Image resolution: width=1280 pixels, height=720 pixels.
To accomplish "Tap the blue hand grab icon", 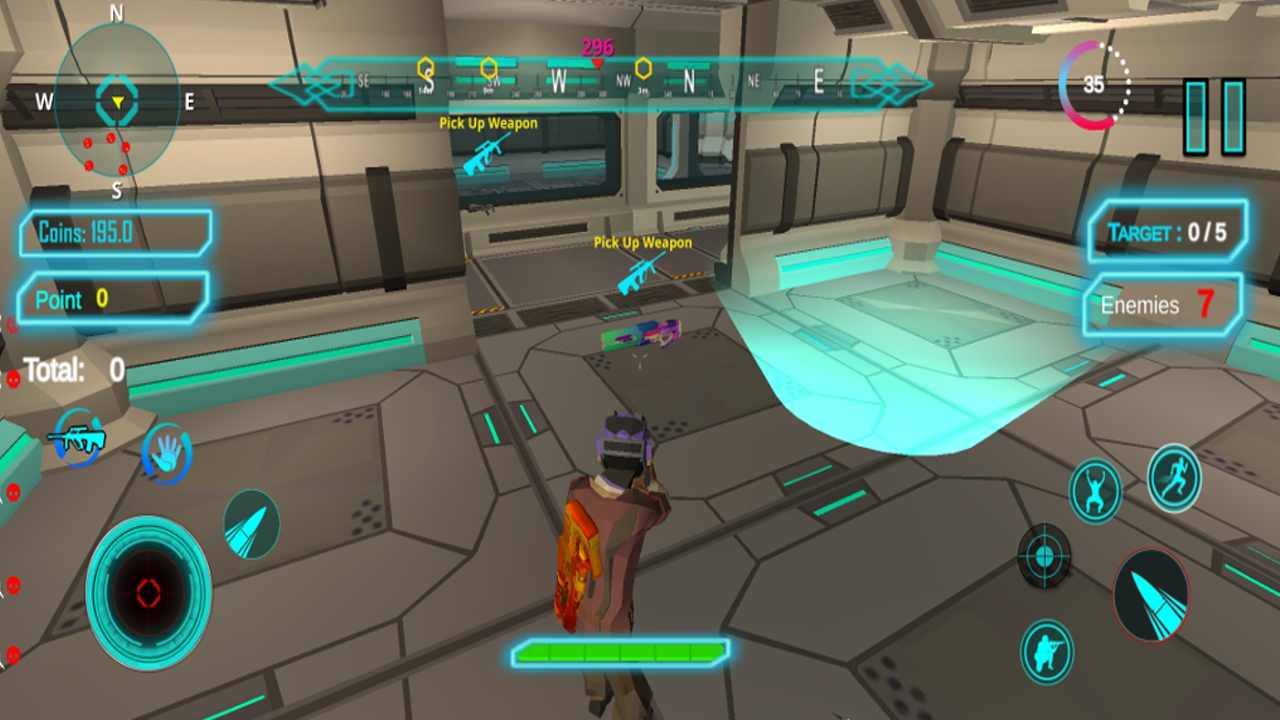I will [x=167, y=453].
